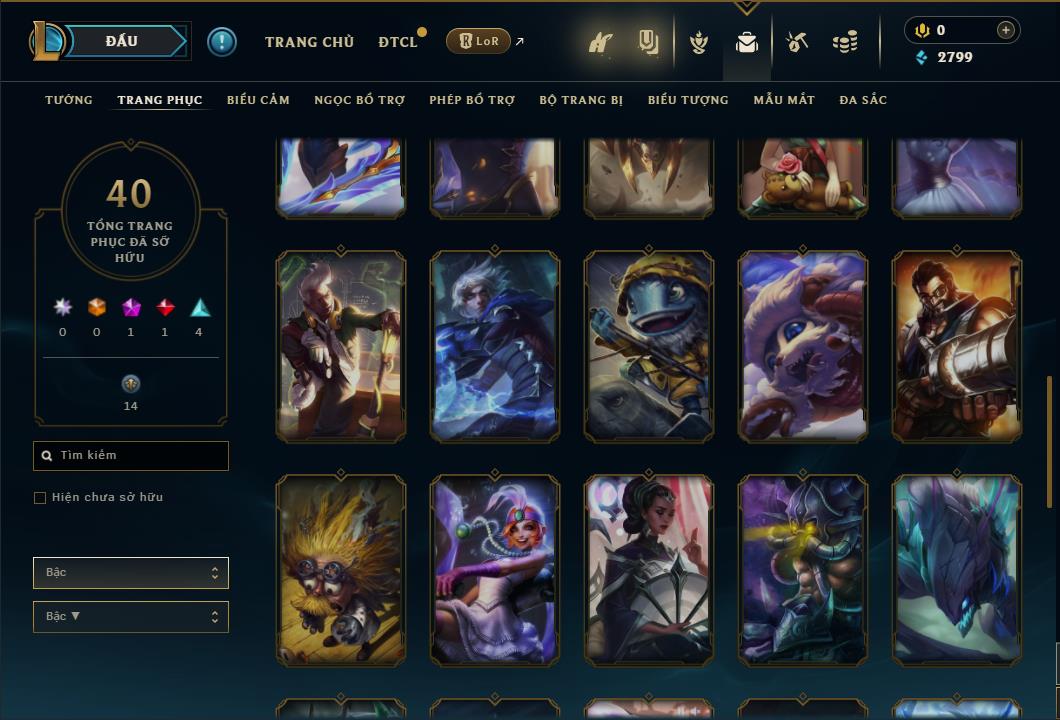Toggle the Hiện chưa sở hữu checkbox

pos(40,498)
